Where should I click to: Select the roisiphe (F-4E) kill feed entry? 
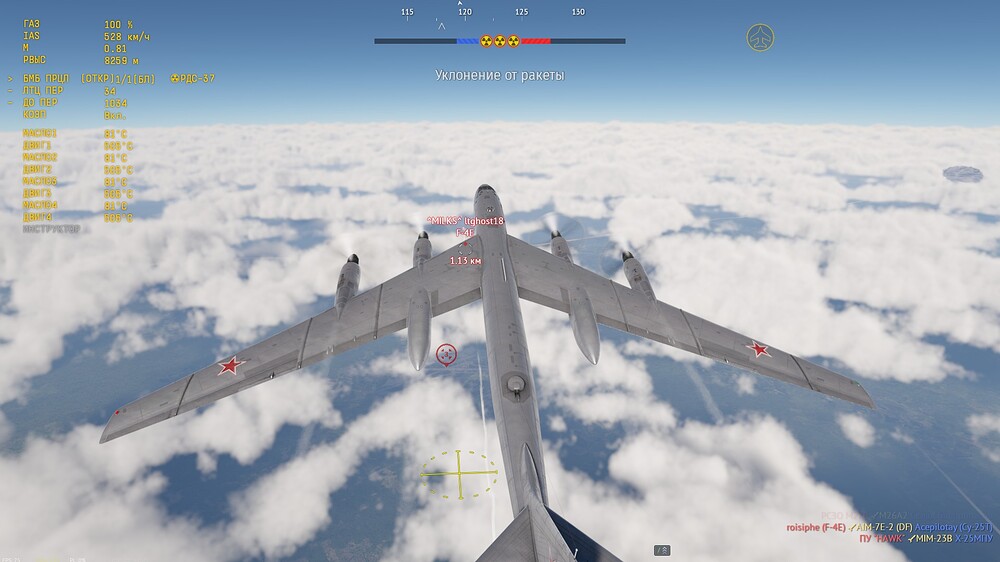click(816, 527)
